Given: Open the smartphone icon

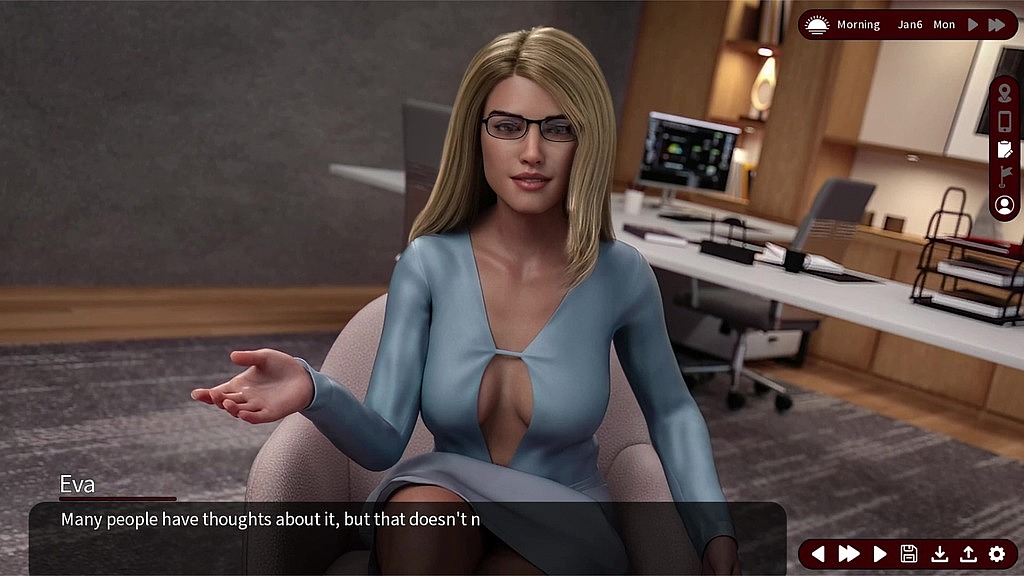Looking at the screenshot, I should click(x=1005, y=121).
